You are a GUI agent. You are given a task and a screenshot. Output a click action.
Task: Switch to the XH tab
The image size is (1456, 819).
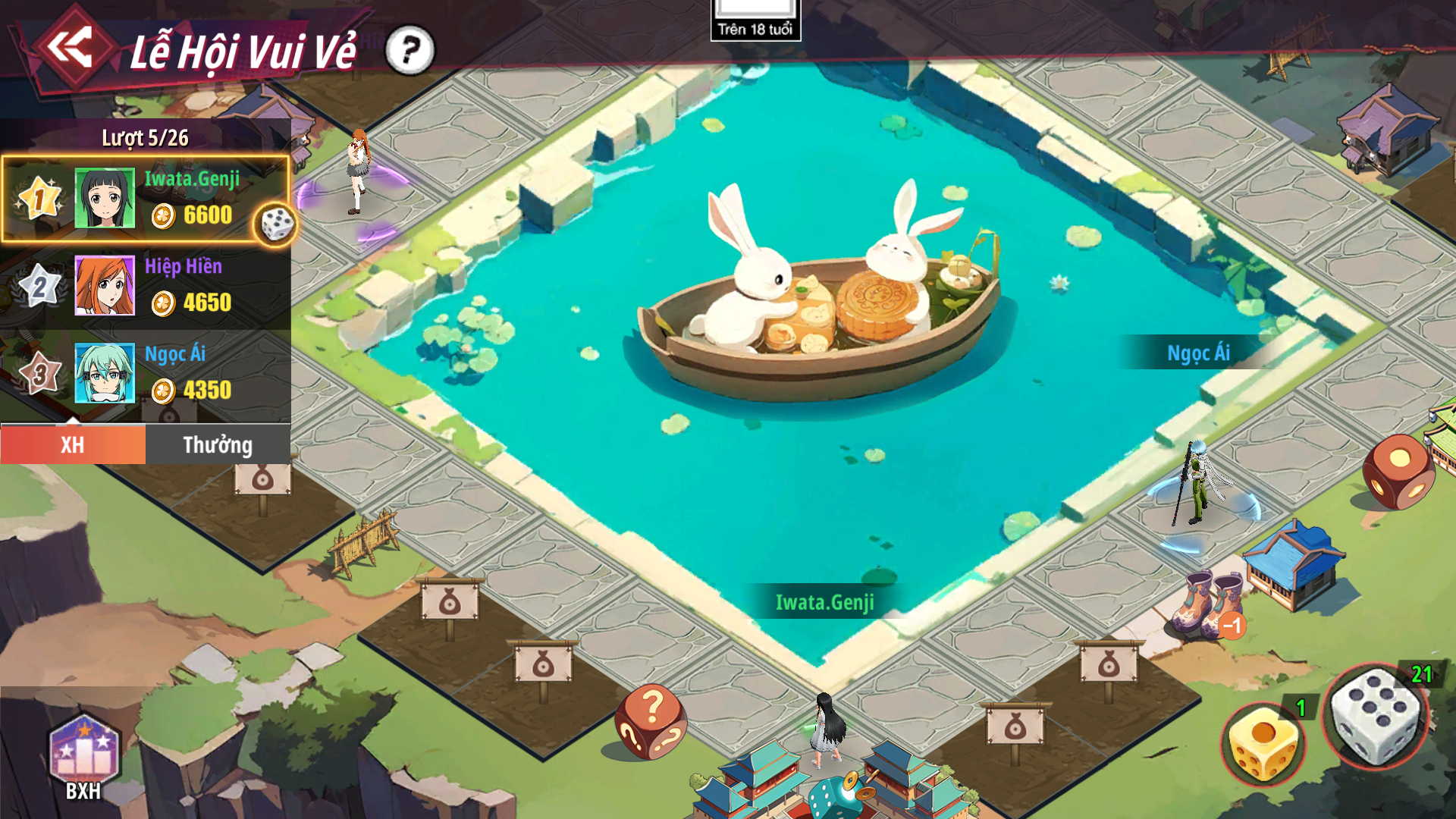pos(73,444)
